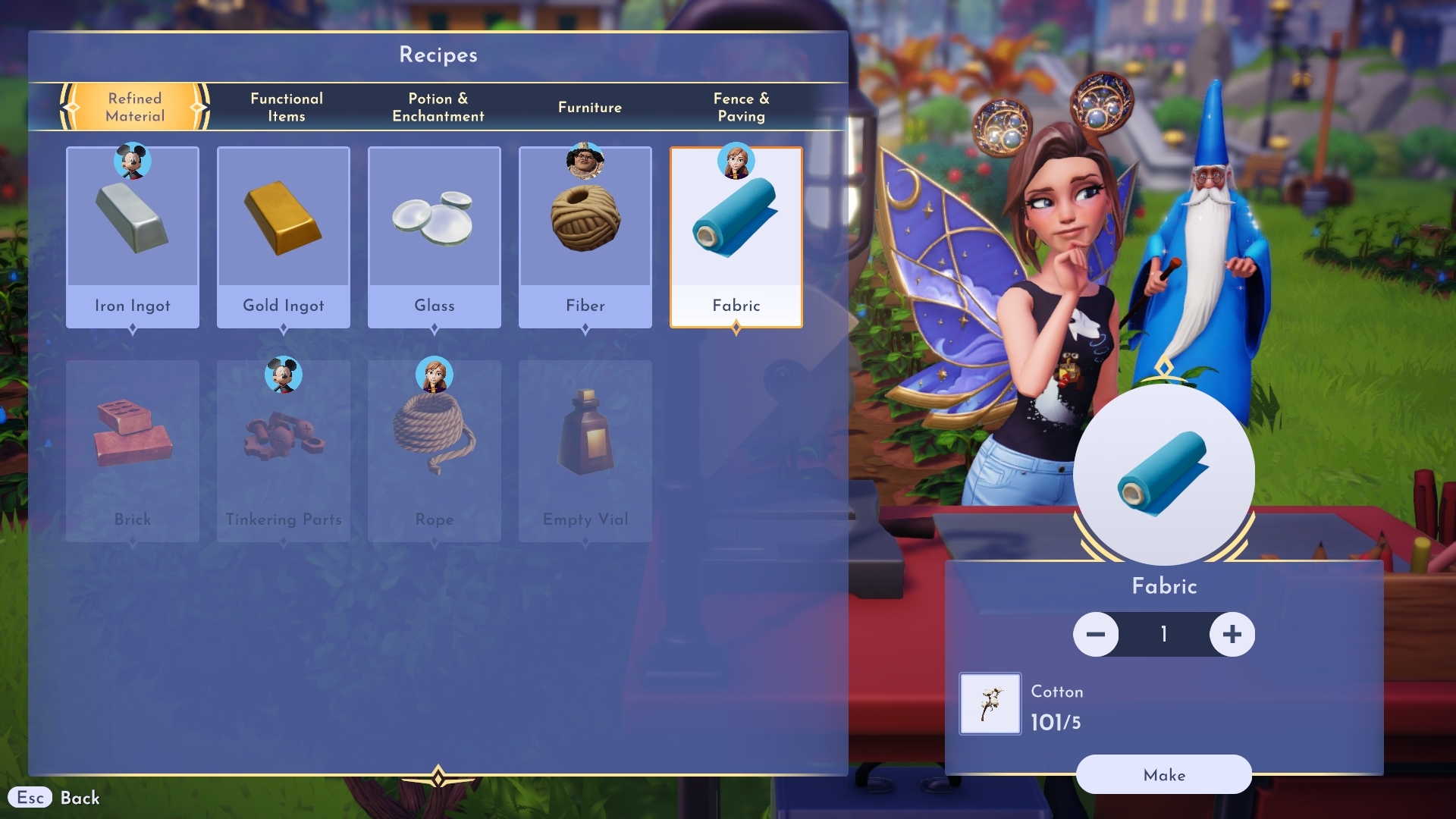This screenshot has height=819, width=1456.
Task: Click the Cotton ingredient icon
Action: [x=990, y=704]
